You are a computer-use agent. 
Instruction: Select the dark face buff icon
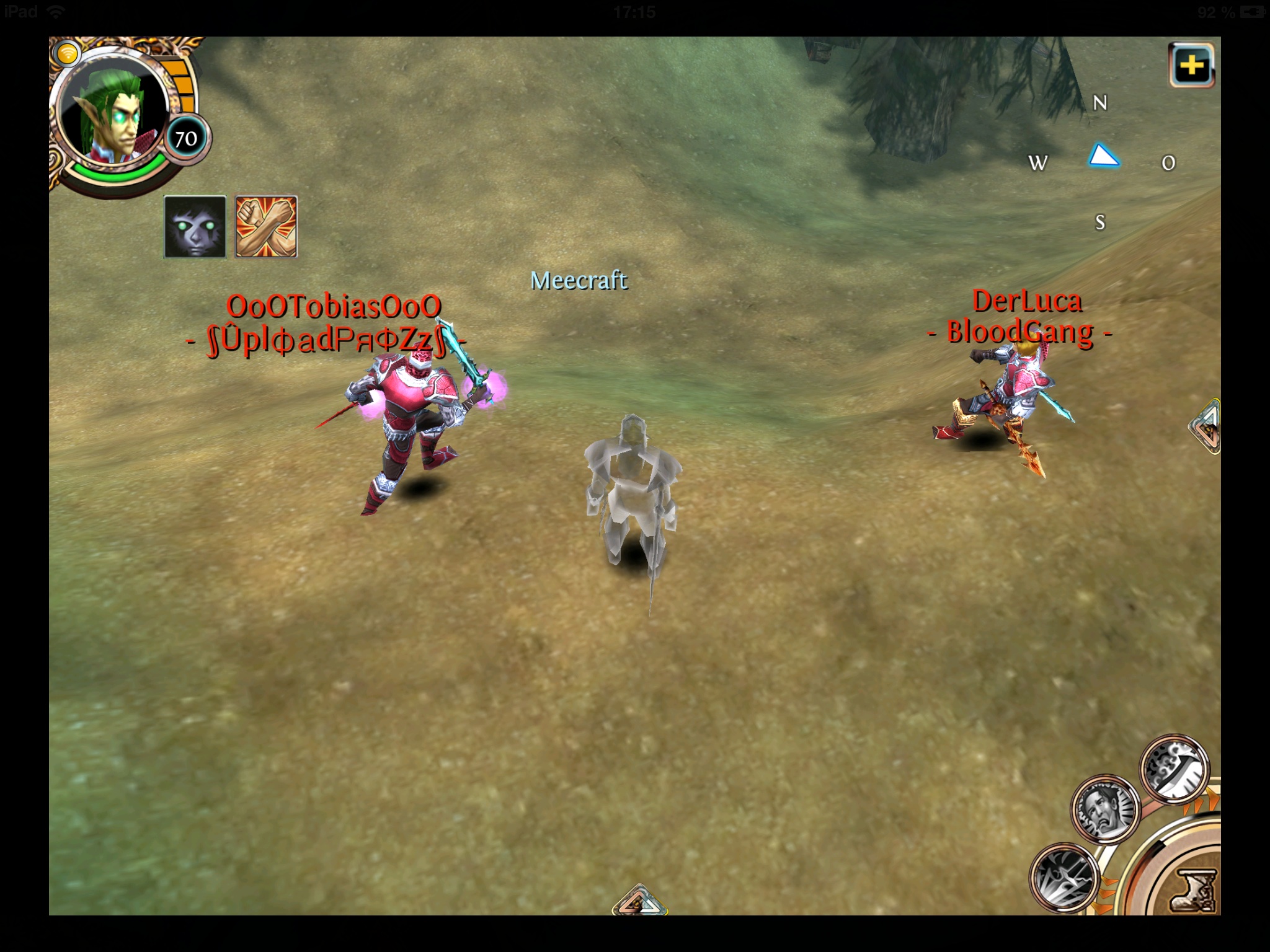coord(195,226)
